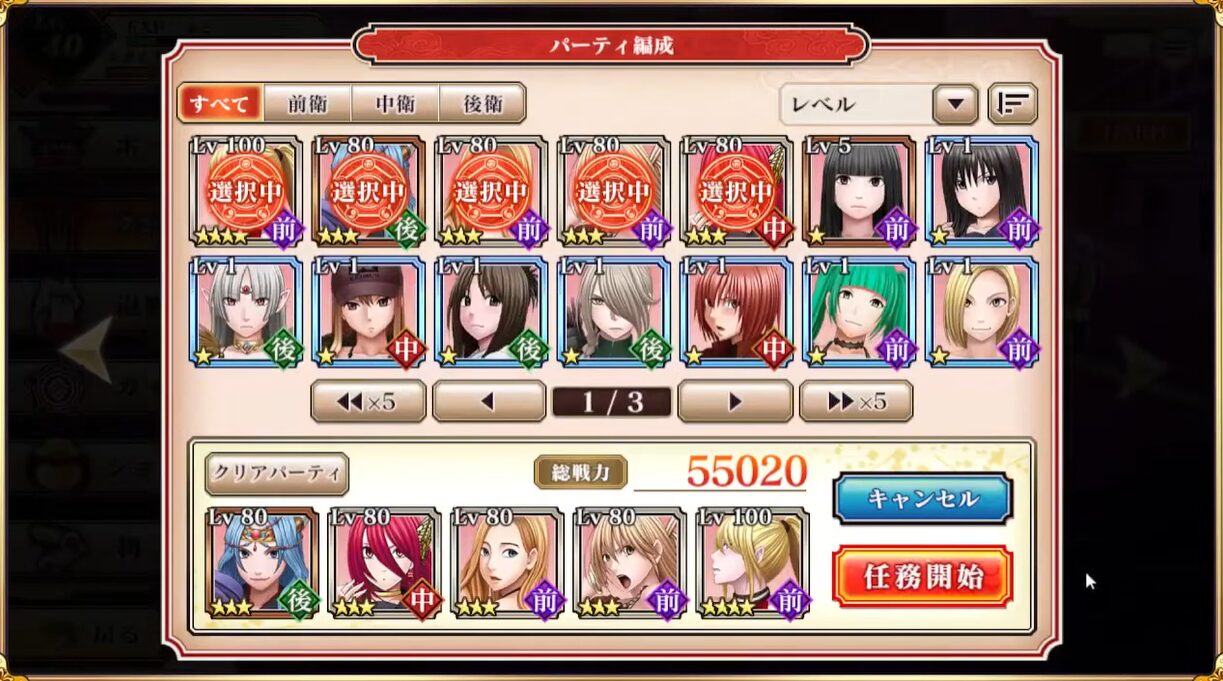Deselect the Lv 100 selected character card

tap(245, 191)
